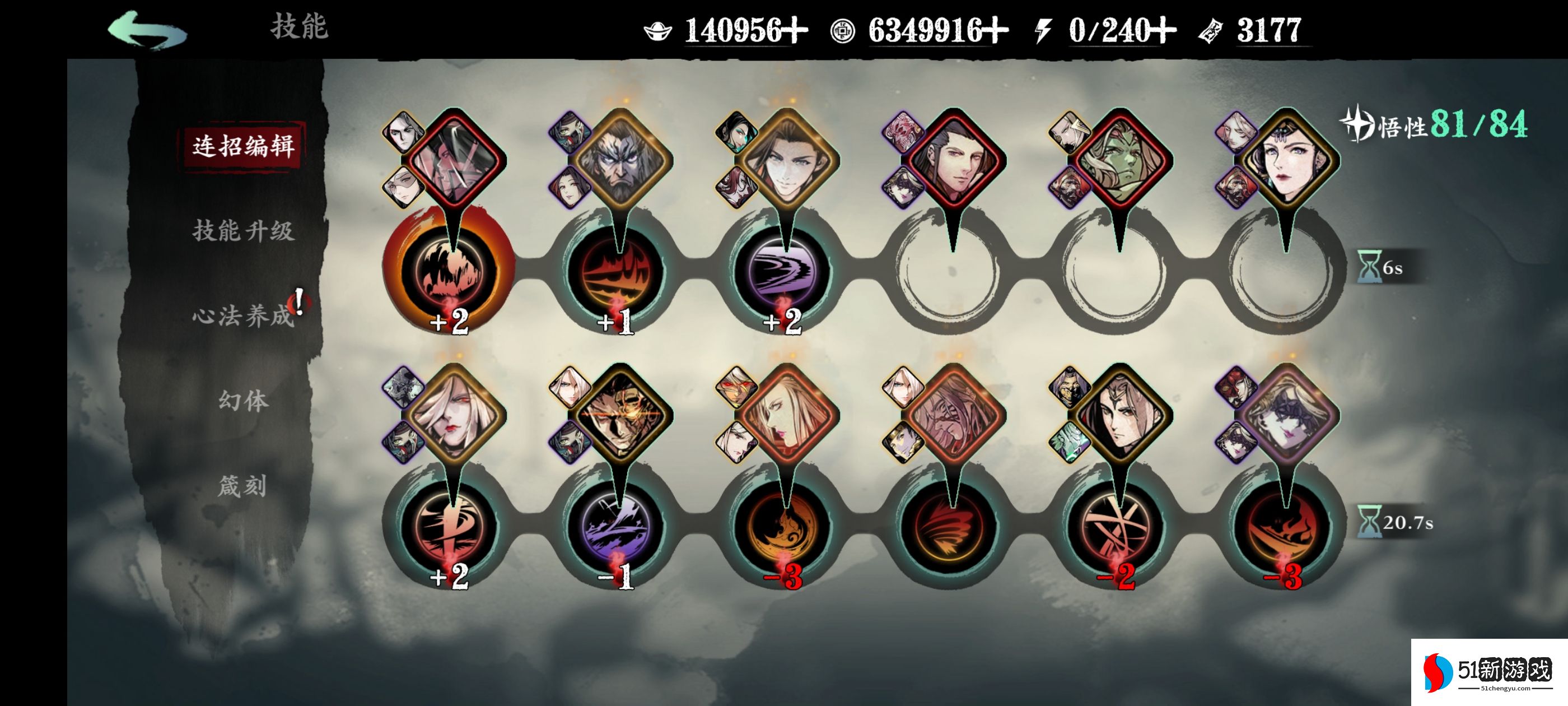Replenish lightning stamina with plus button

coord(1163,30)
